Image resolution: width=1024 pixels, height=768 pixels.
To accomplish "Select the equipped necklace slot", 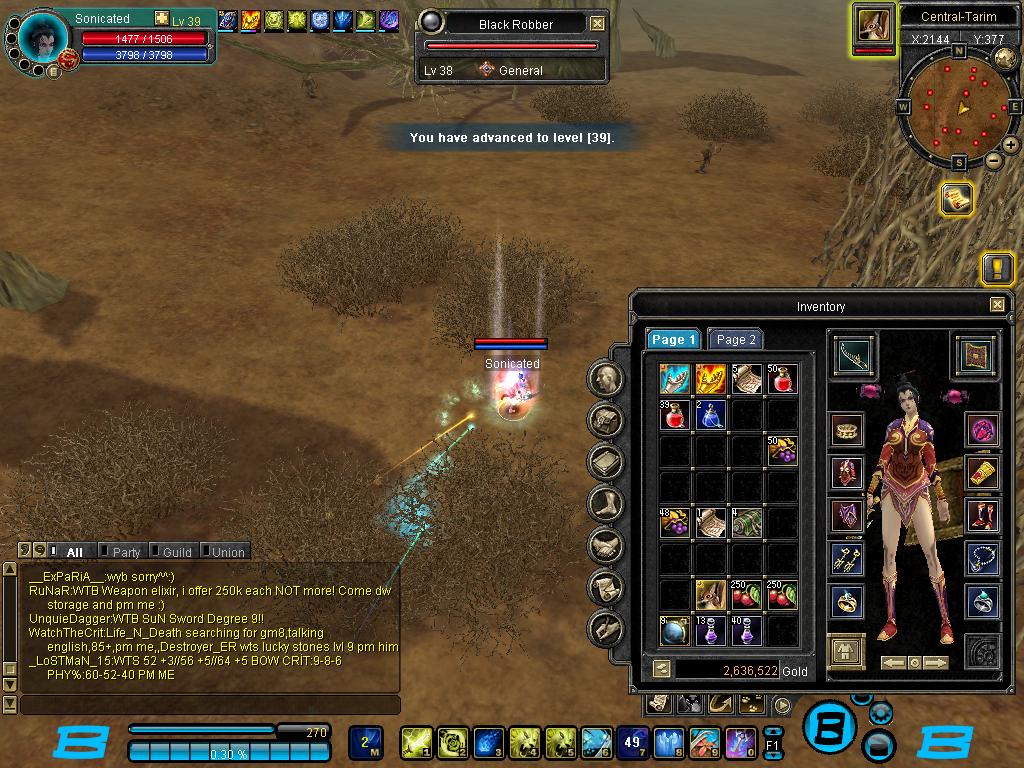I will (x=982, y=558).
